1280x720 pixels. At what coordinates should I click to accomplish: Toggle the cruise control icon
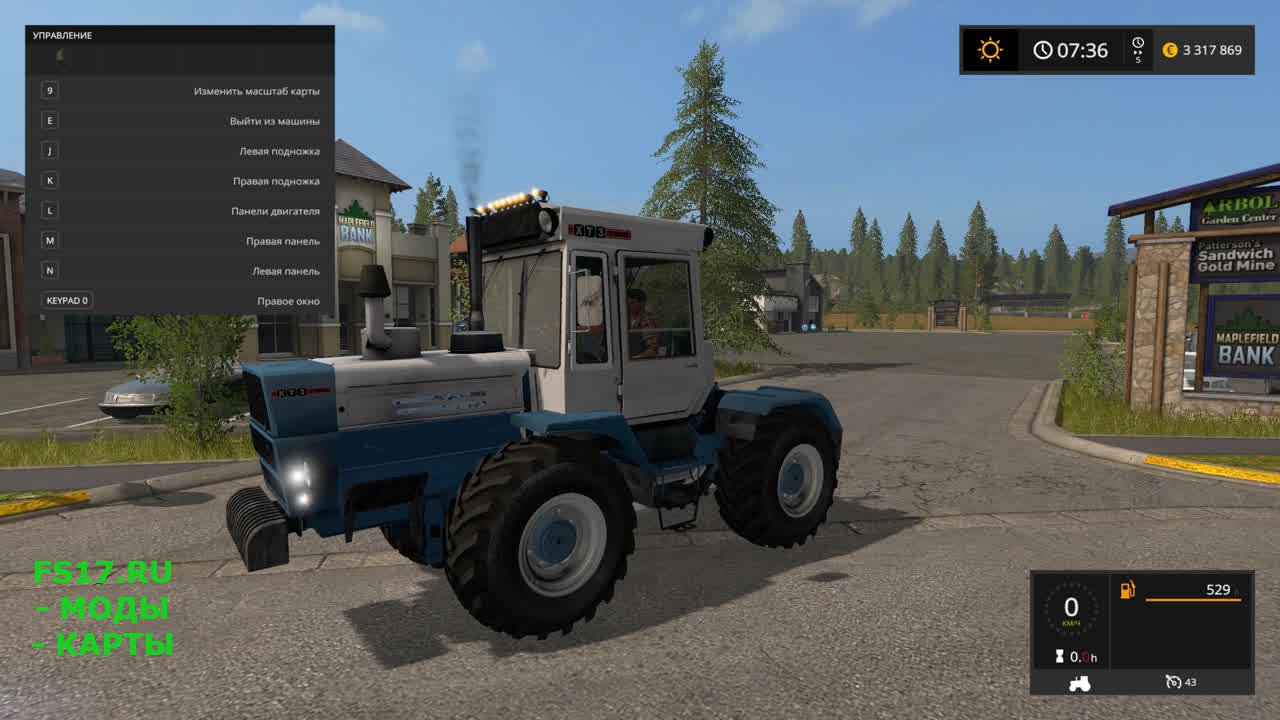coord(1174,682)
